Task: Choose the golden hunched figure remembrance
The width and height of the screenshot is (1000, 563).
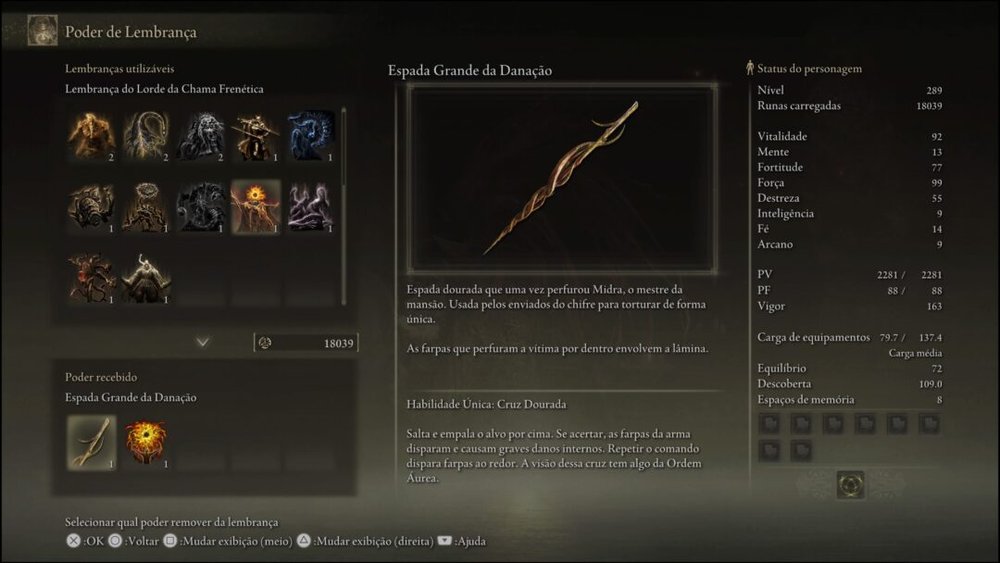Action: tap(90, 136)
